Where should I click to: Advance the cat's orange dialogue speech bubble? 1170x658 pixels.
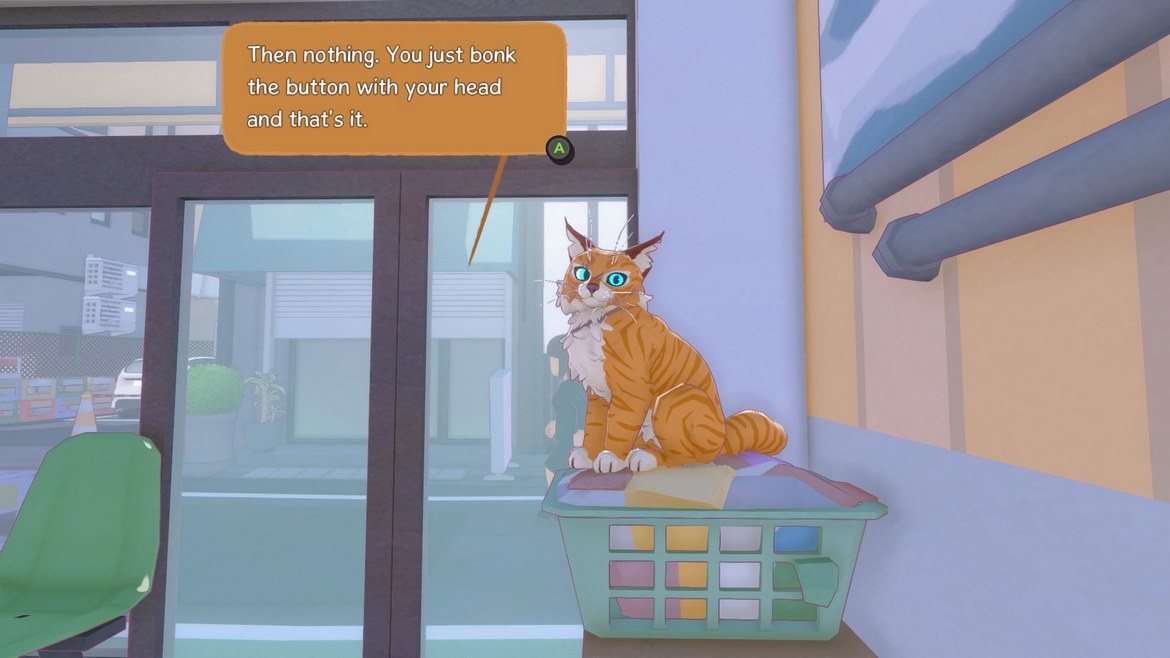(x=560, y=149)
